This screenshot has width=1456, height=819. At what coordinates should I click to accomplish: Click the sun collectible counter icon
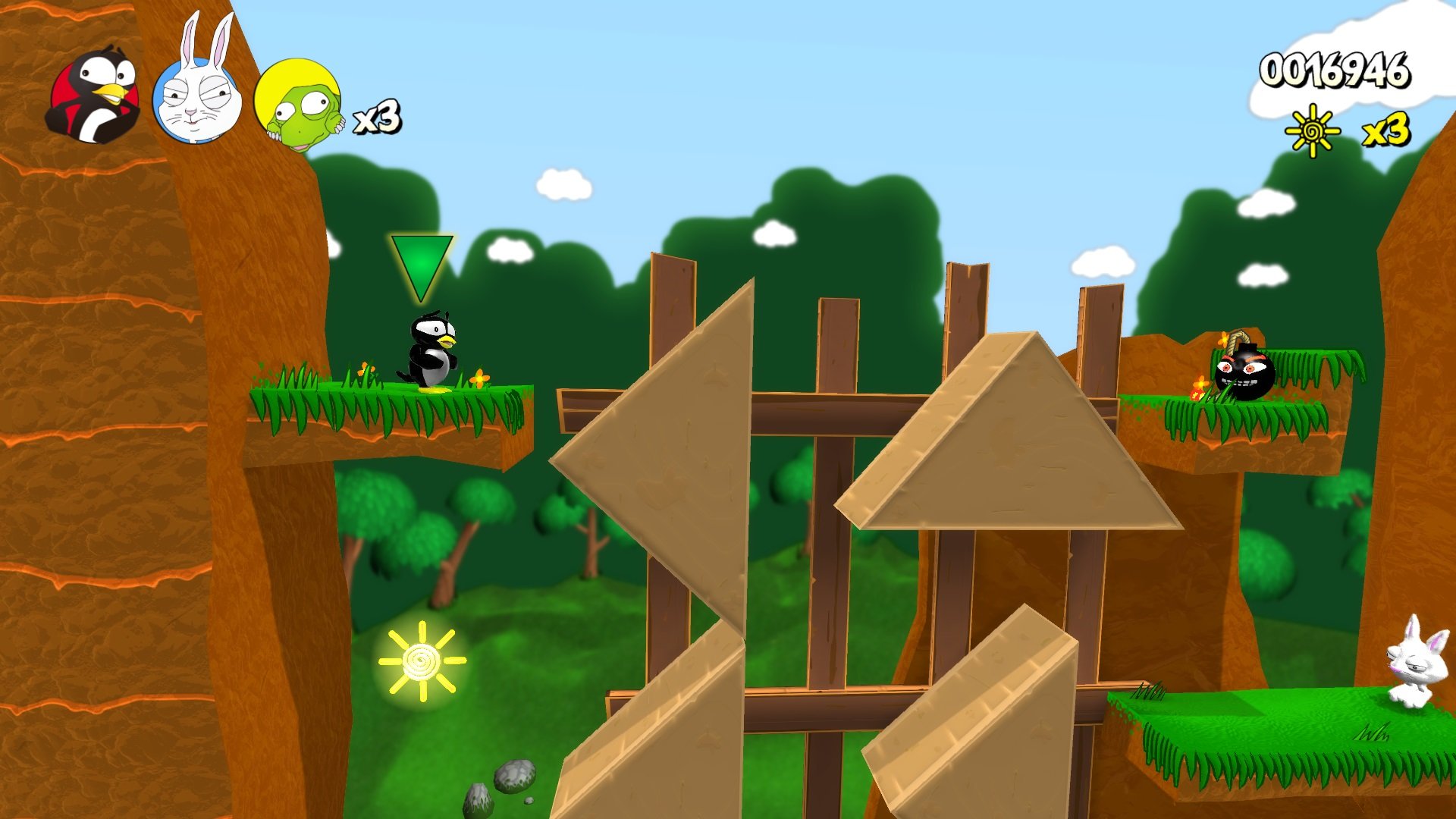(x=1311, y=129)
